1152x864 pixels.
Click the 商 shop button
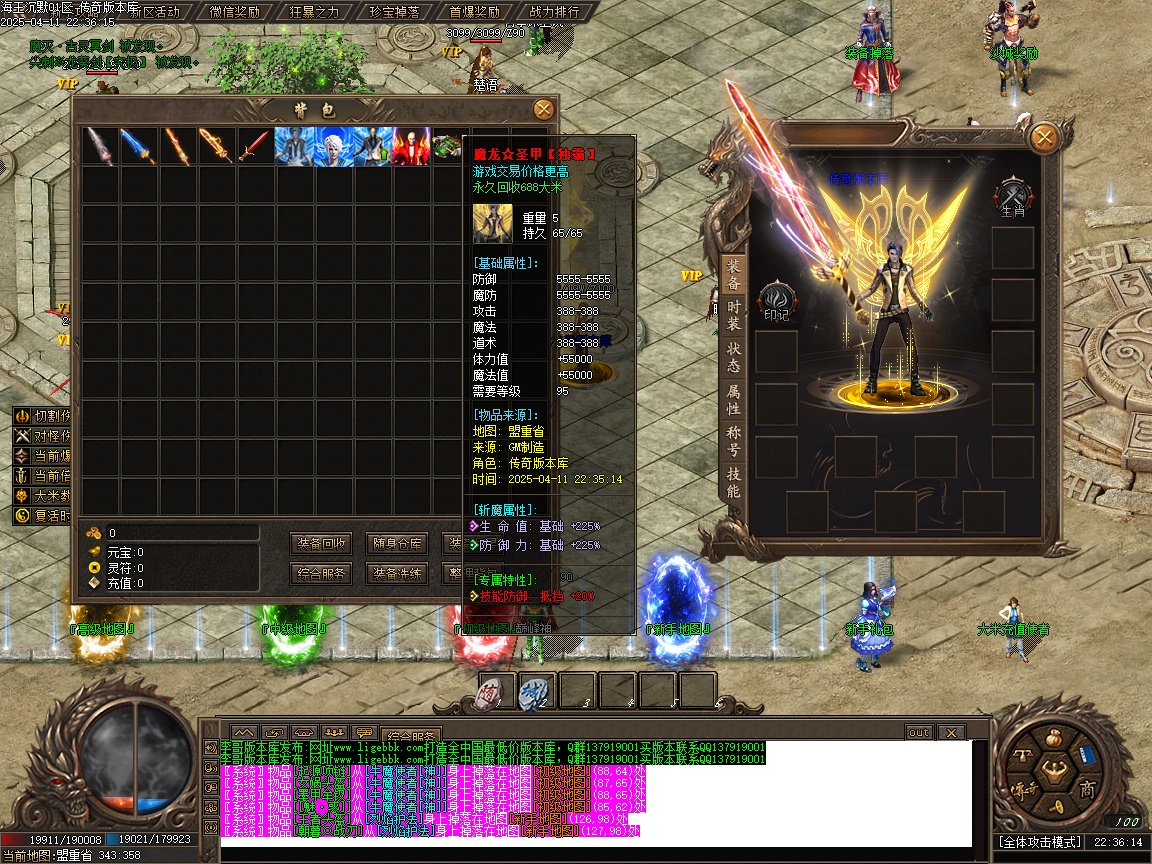pos(1087,790)
